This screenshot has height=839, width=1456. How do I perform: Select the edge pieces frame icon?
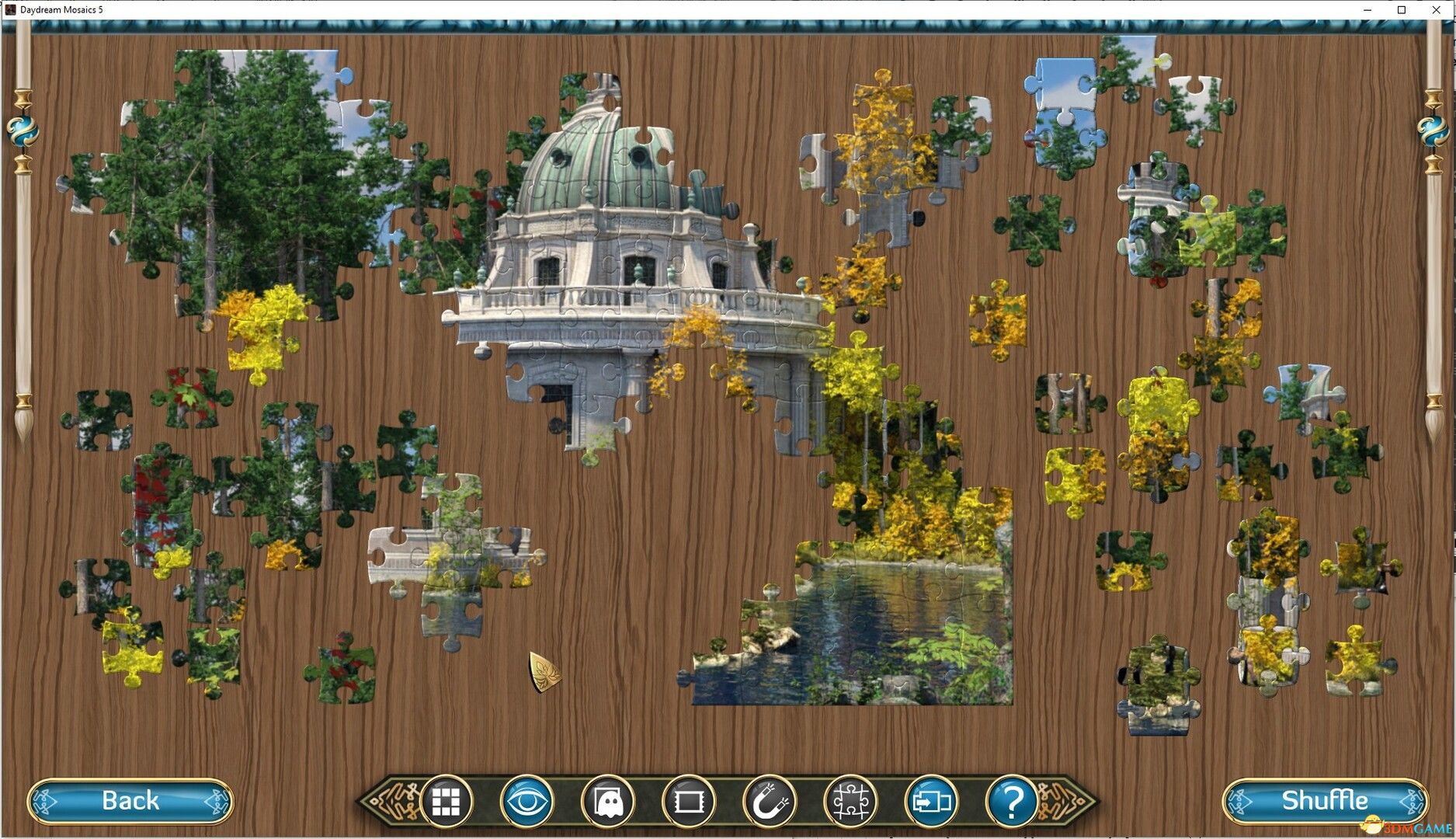click(x=688, y=800)
